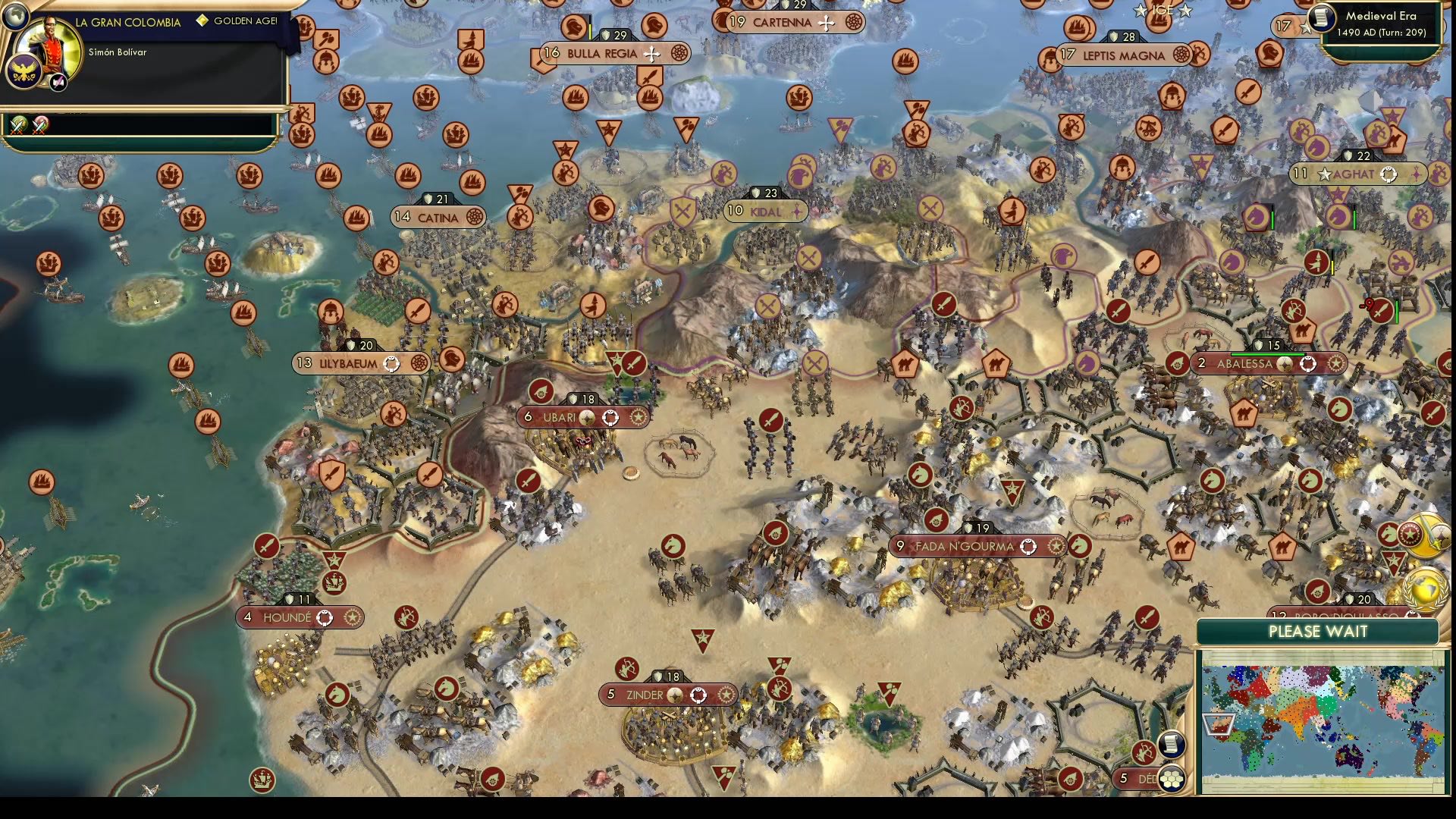Viewport: 1456px width, 819px height.
Task: Click the globe icon in the top-left corner
Action: [14, 16]
